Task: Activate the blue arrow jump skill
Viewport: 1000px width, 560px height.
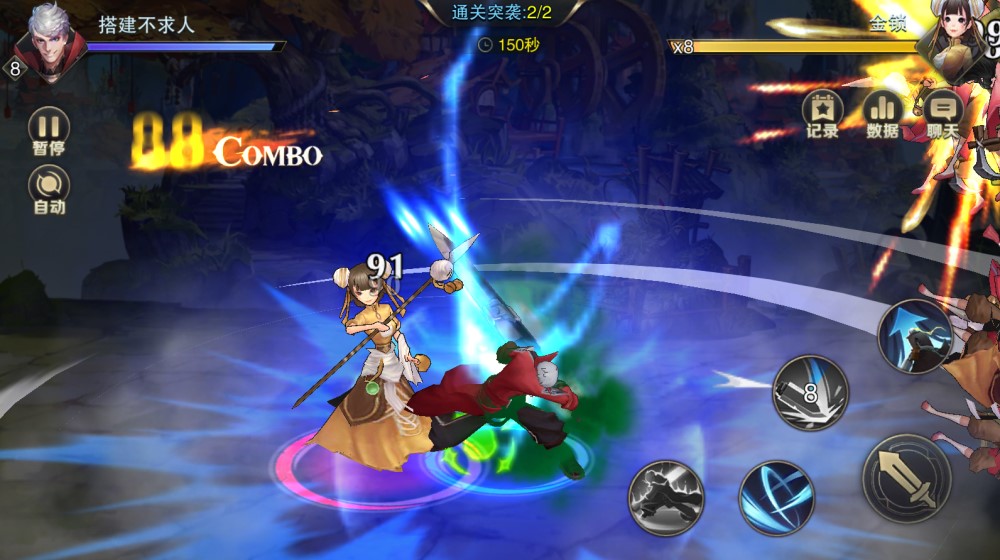Action: point(914,337)
